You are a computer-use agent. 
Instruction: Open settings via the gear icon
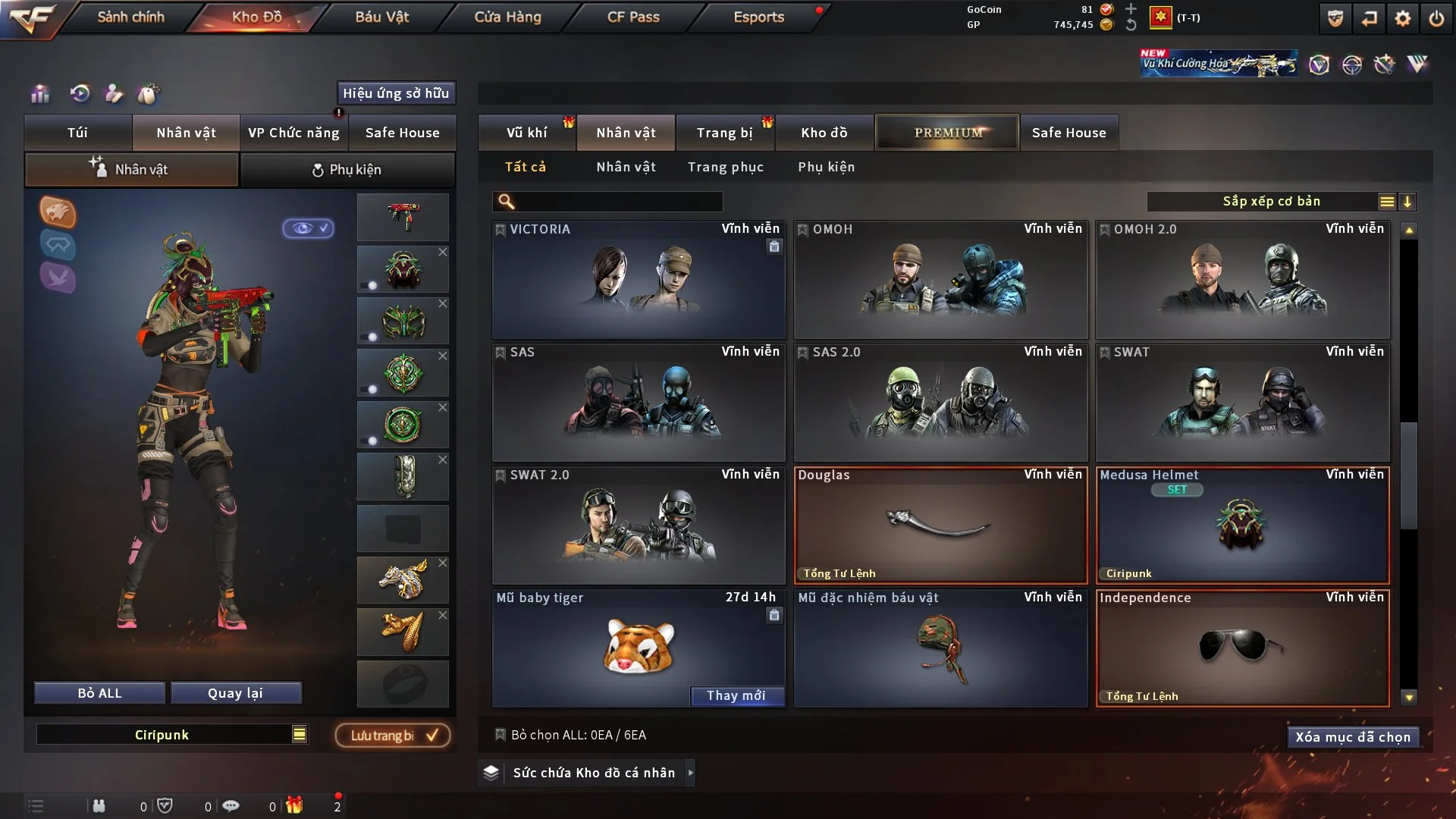pos(1402,18)
